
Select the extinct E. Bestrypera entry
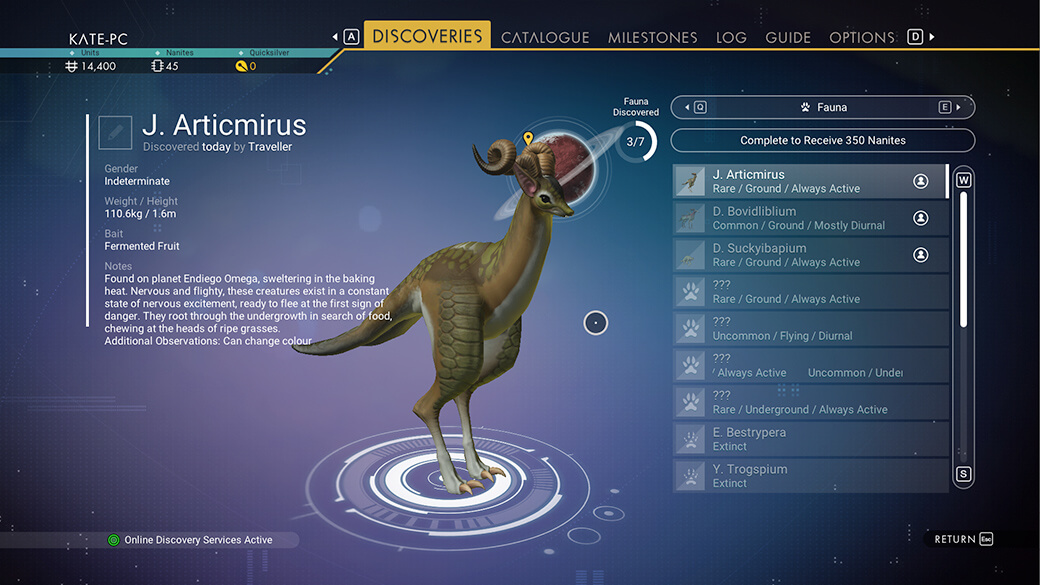pos(810,439)
